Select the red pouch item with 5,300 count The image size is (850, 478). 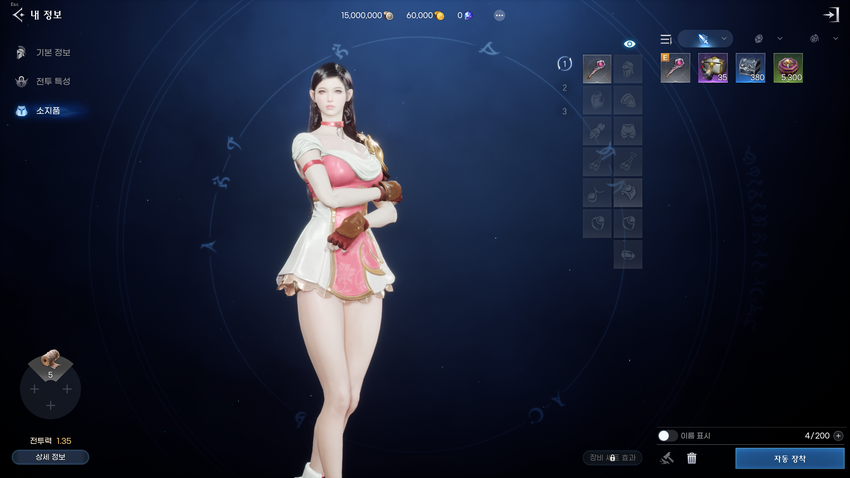click(x=788, y=68)
